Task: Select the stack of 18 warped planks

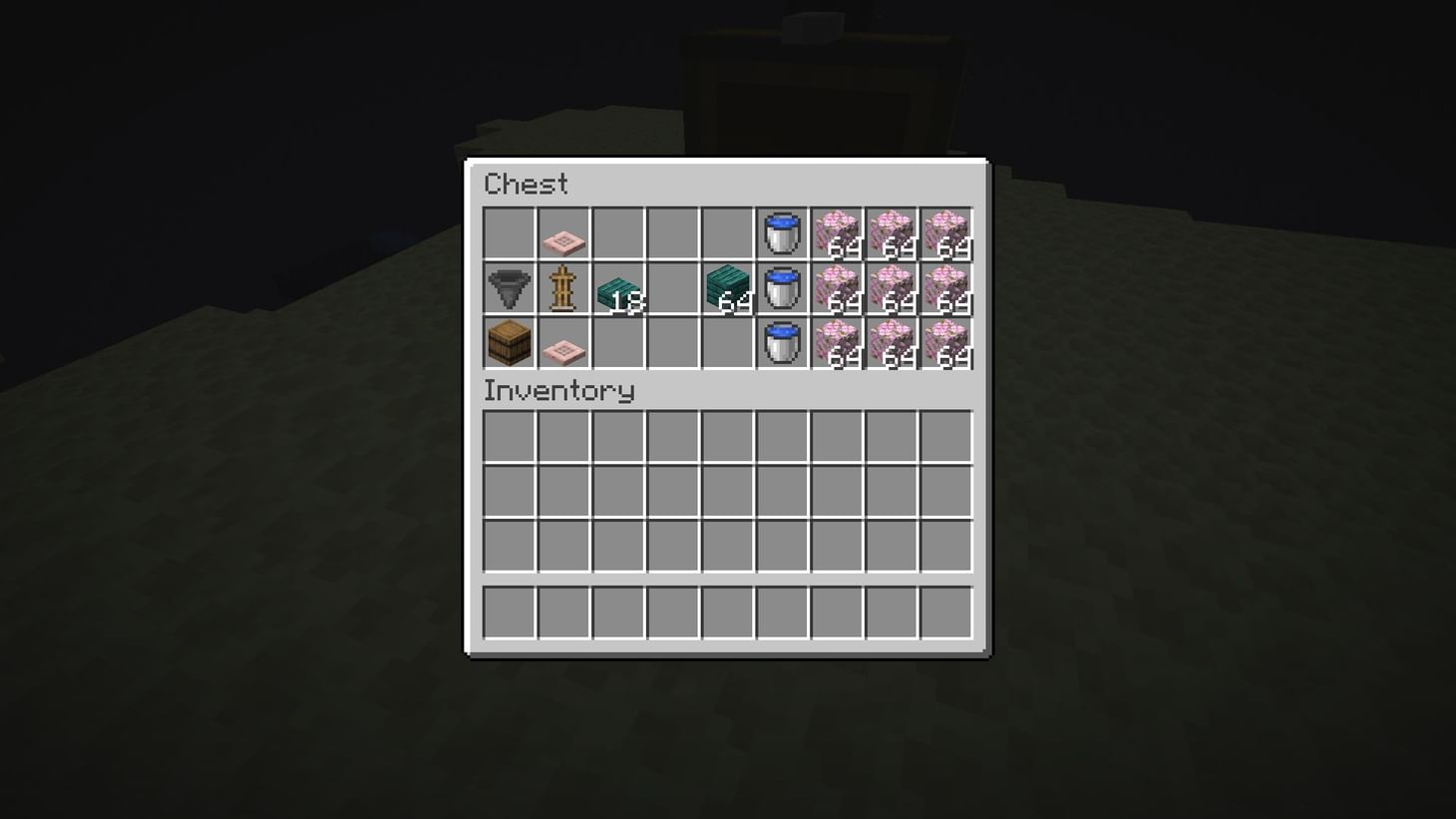Action: (x=618, y=289)
